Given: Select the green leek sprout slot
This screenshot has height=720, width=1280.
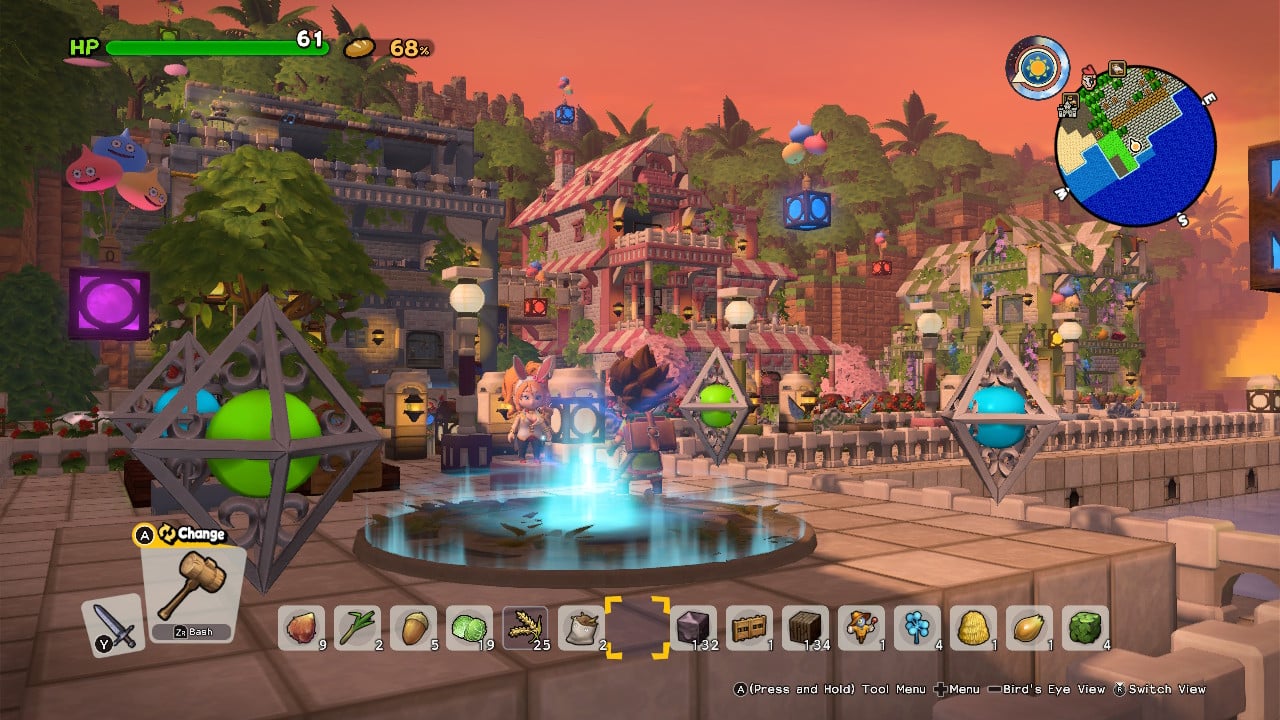Looking at the screenshot, I should 356,628.
